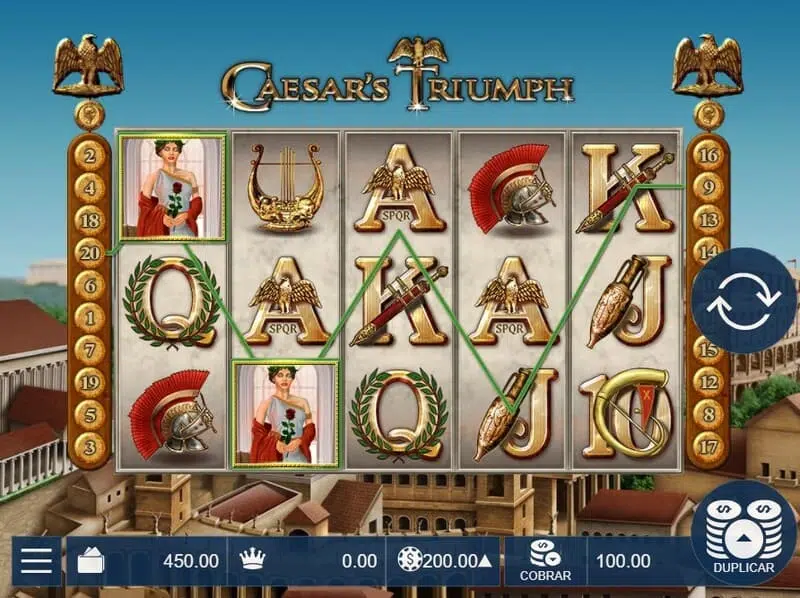The height and width of the screenshot is (598, 800).
Task: Select payline number 20 coin
Action: 90,252
